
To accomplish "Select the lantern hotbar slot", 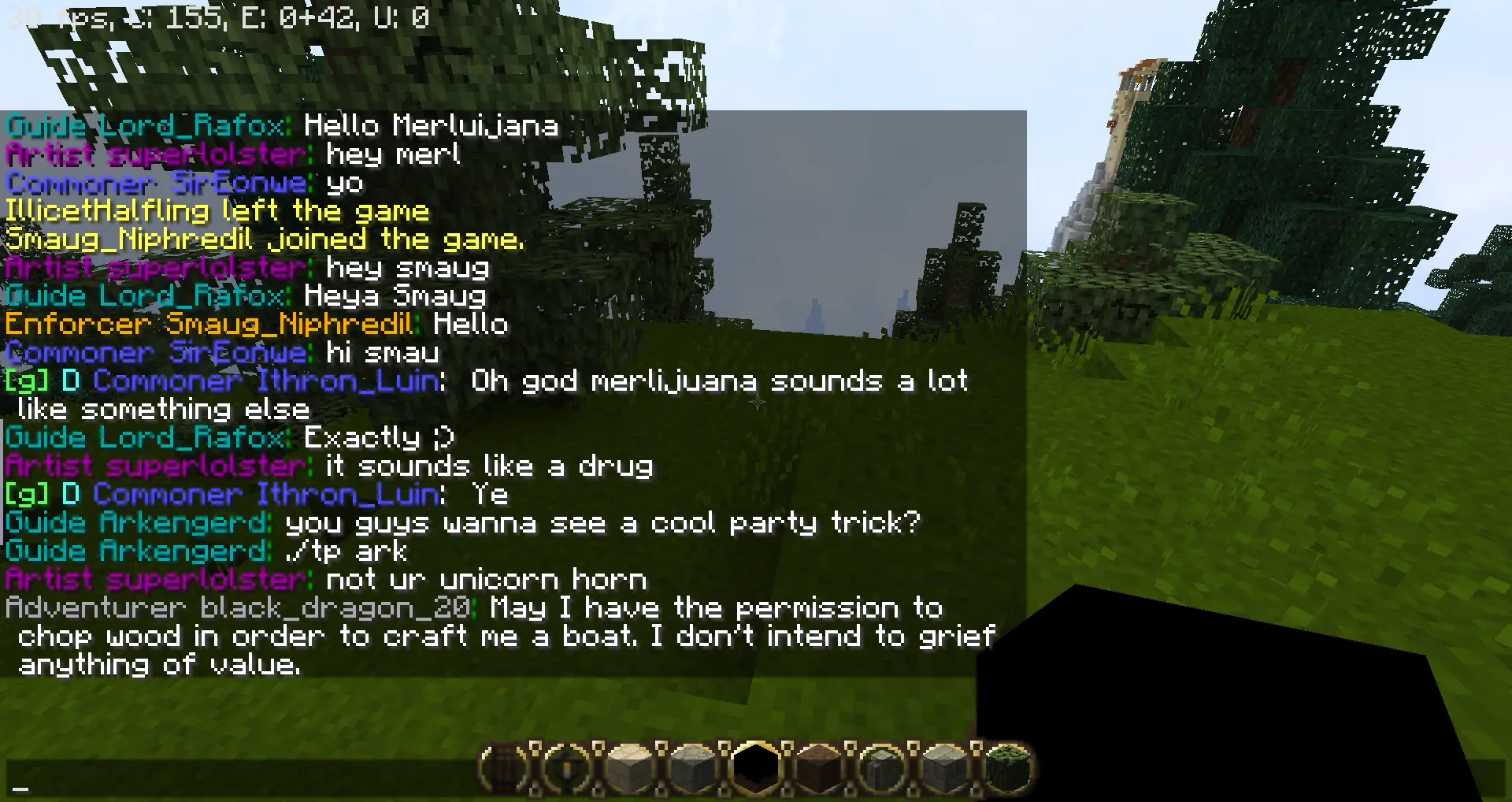I will 568,767.
